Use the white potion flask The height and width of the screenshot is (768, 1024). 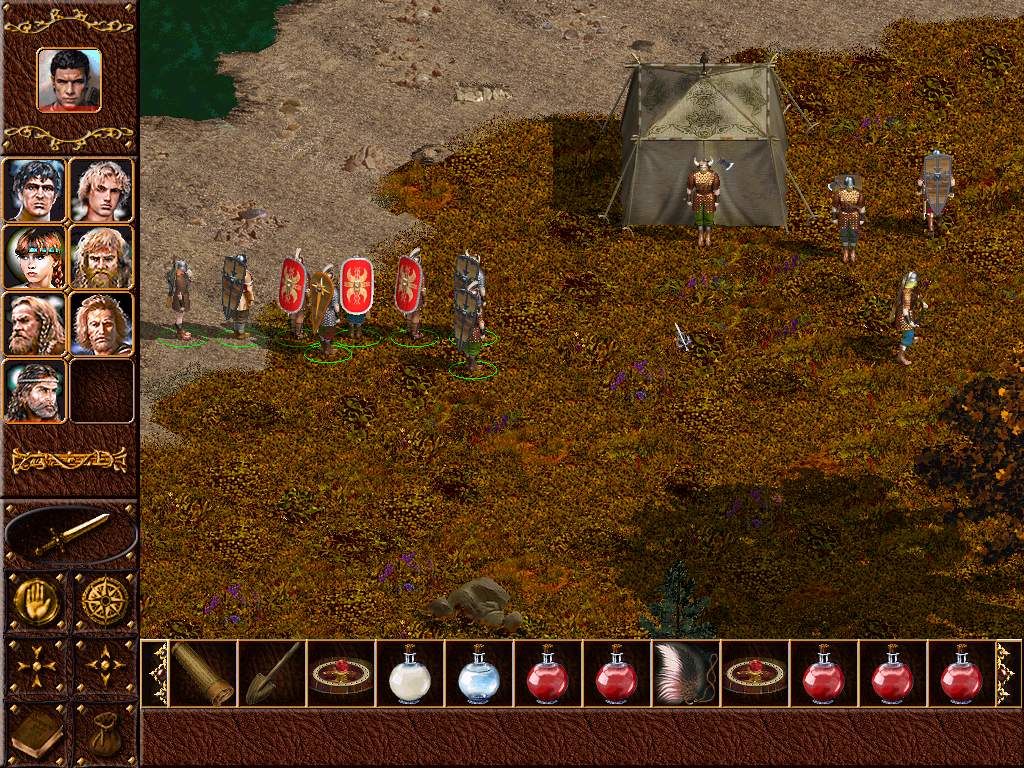coord(409,674)
